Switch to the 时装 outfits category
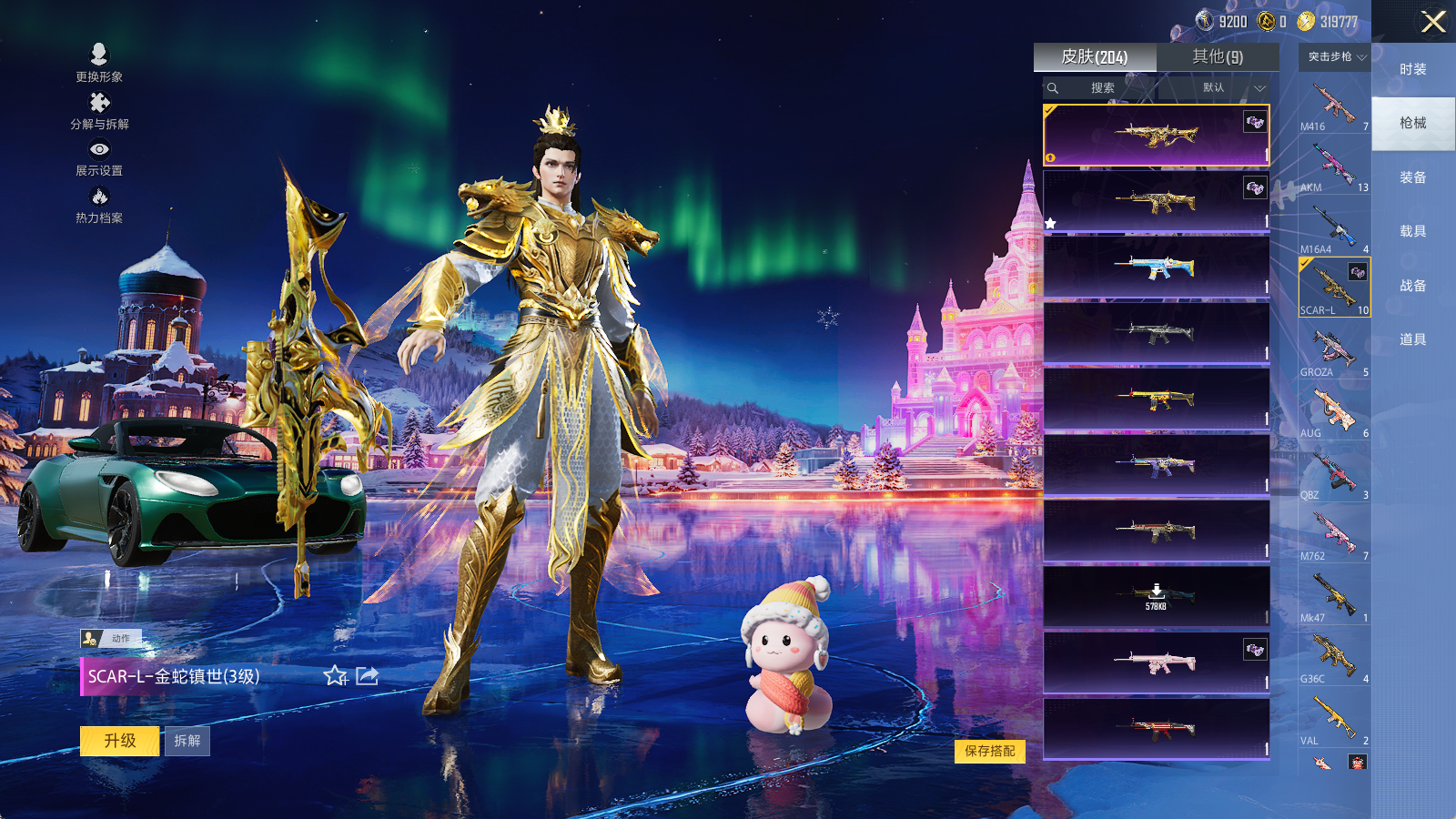This screenshot has height=819, width=1456. tap(1412, 69)
